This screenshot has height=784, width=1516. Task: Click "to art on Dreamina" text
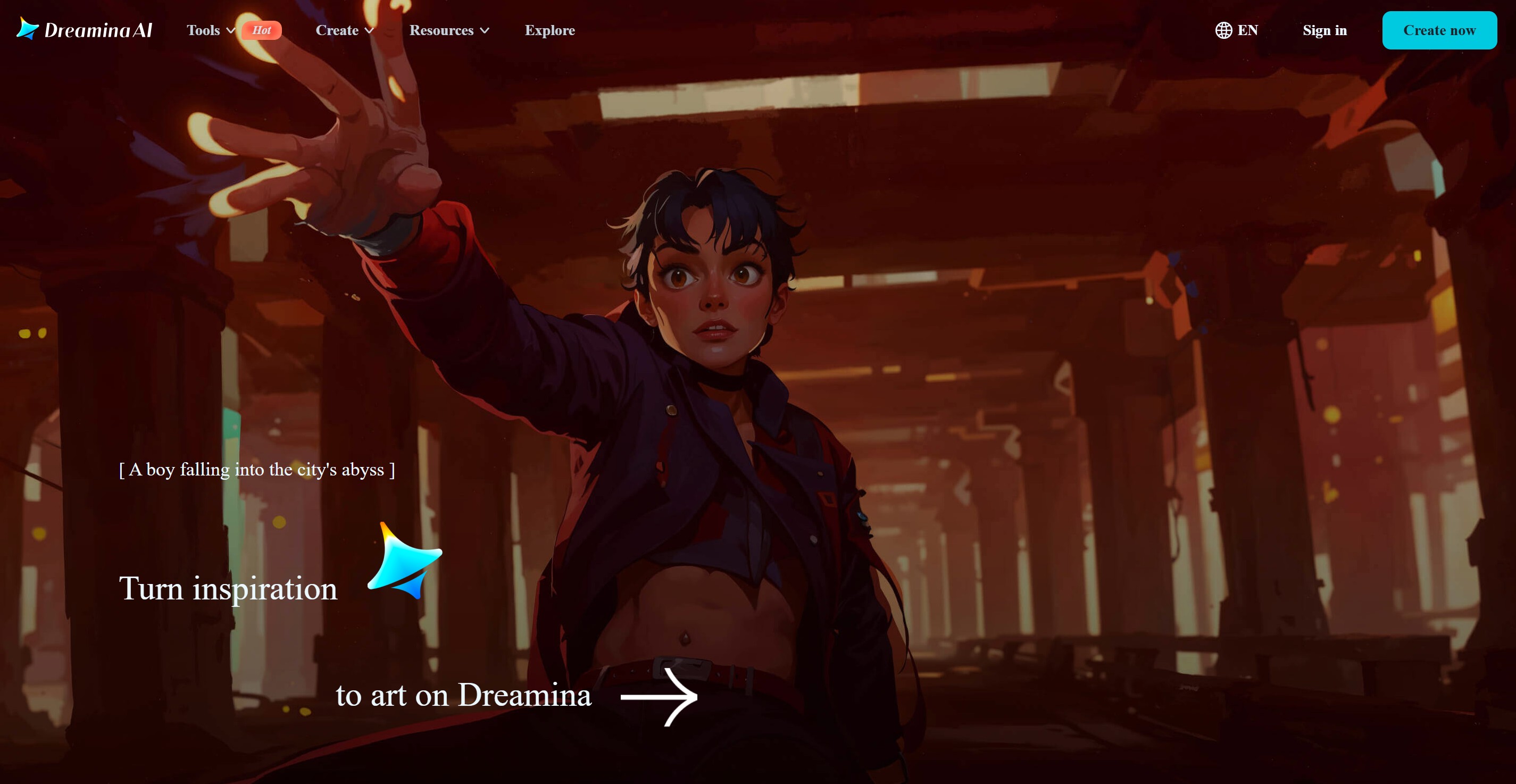(x=463, y=696)
